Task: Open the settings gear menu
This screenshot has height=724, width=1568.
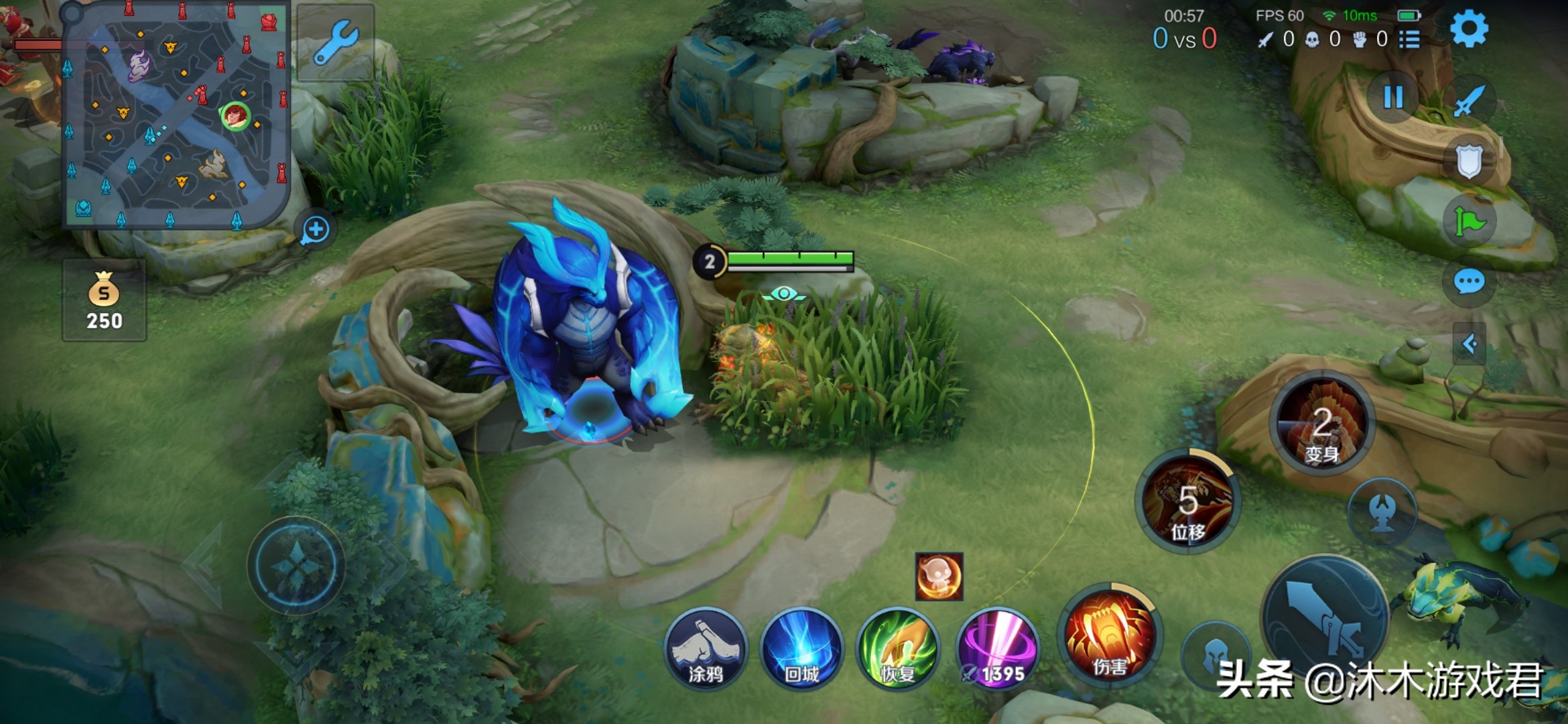Action: [x=1469, y=29]
